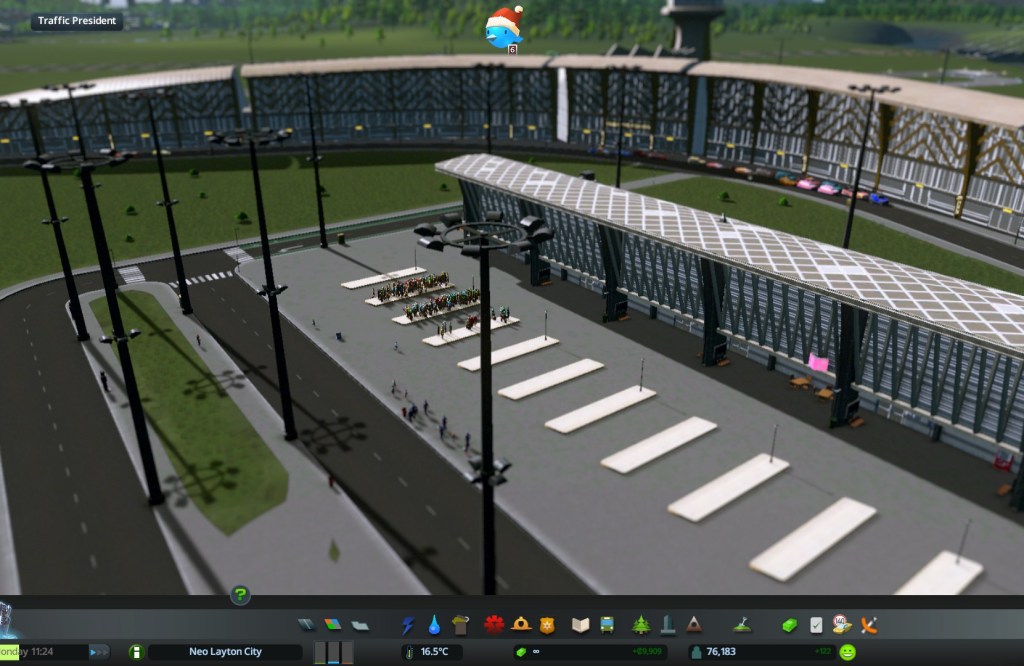Screen dimensions: 1024x666
Task: Open the Zoning tool
Action: (x=333, y=625)
